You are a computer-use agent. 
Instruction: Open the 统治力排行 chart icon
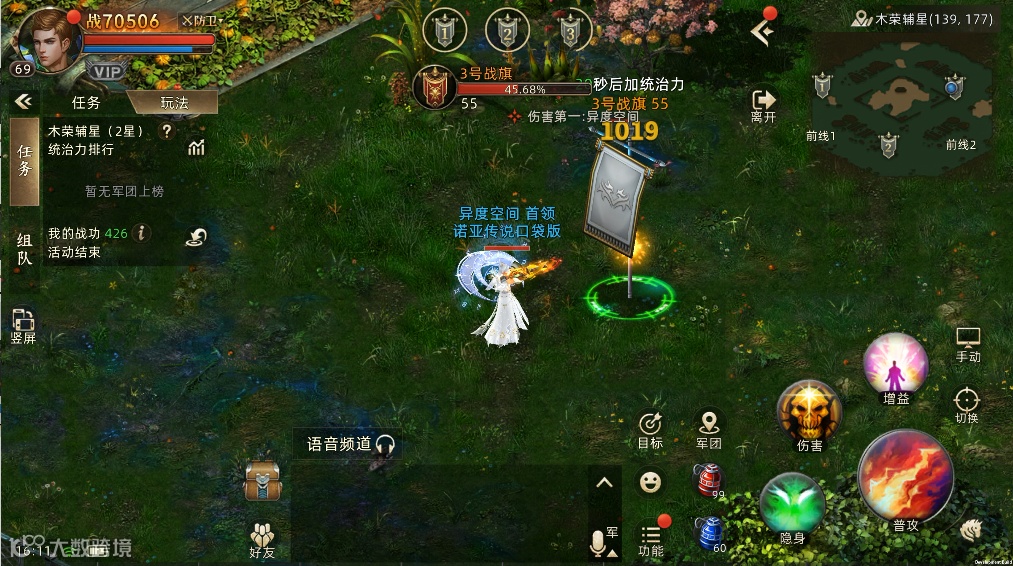(196, 148)
